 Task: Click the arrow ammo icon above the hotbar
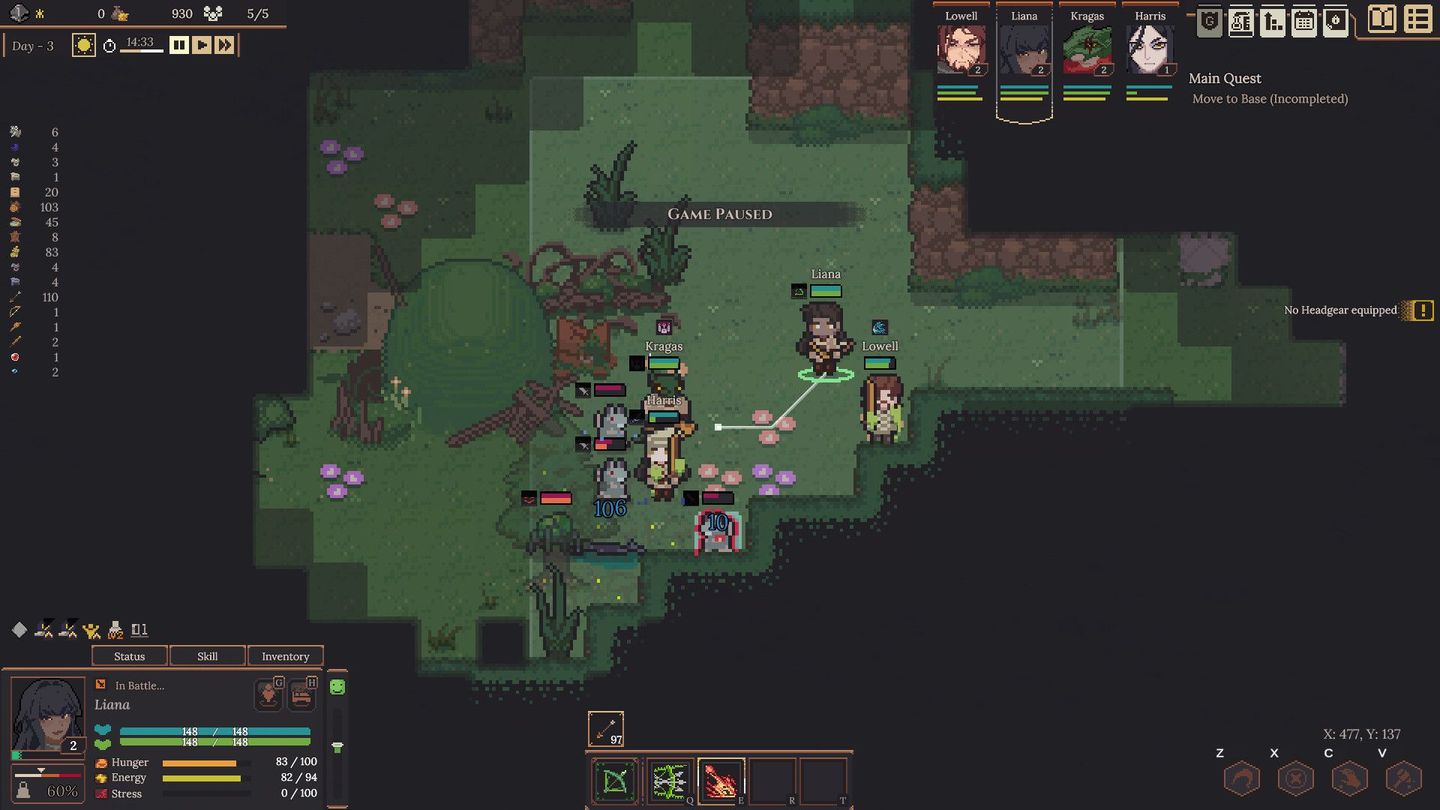(605, 727)
